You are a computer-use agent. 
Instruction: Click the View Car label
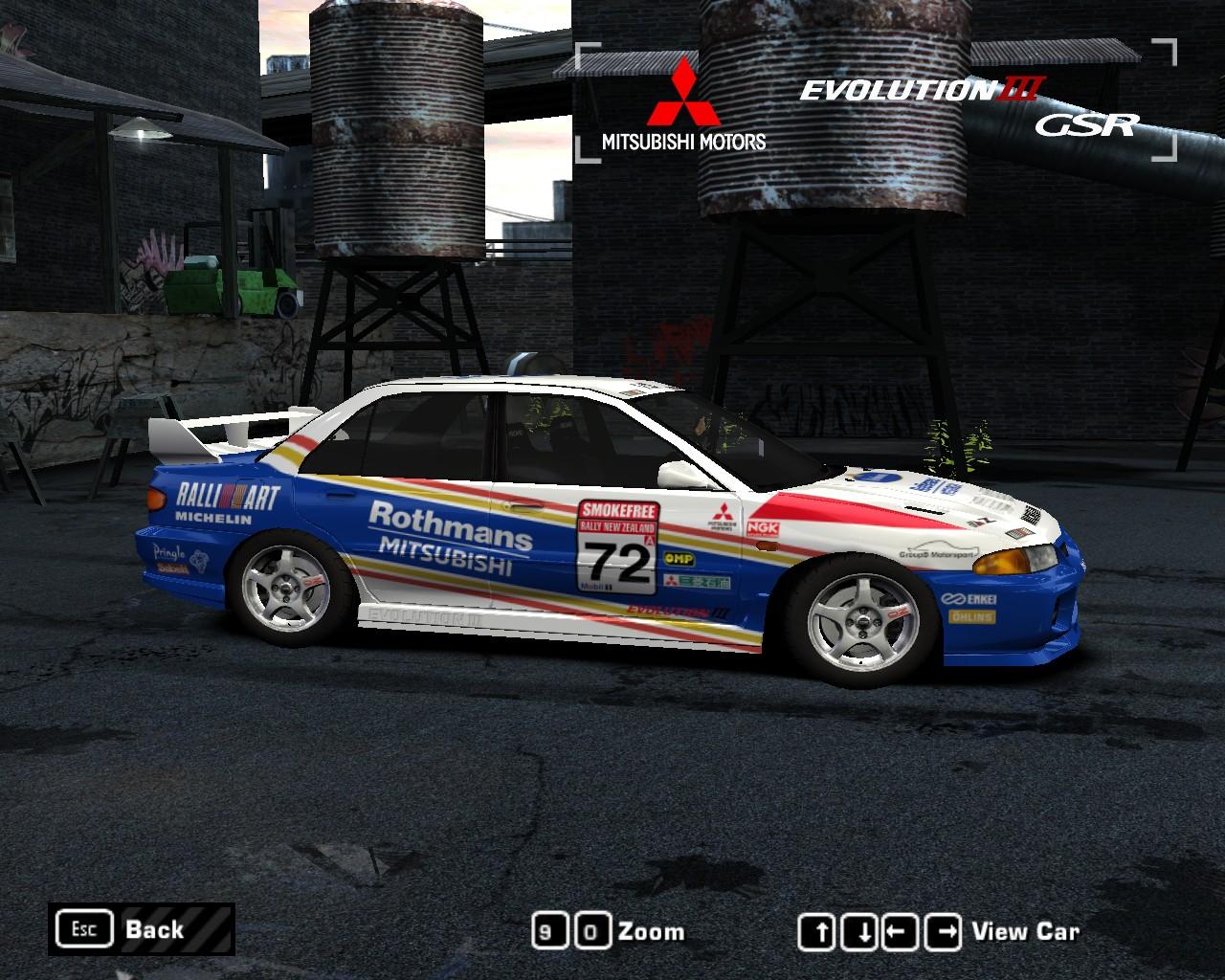[1026, 931]
